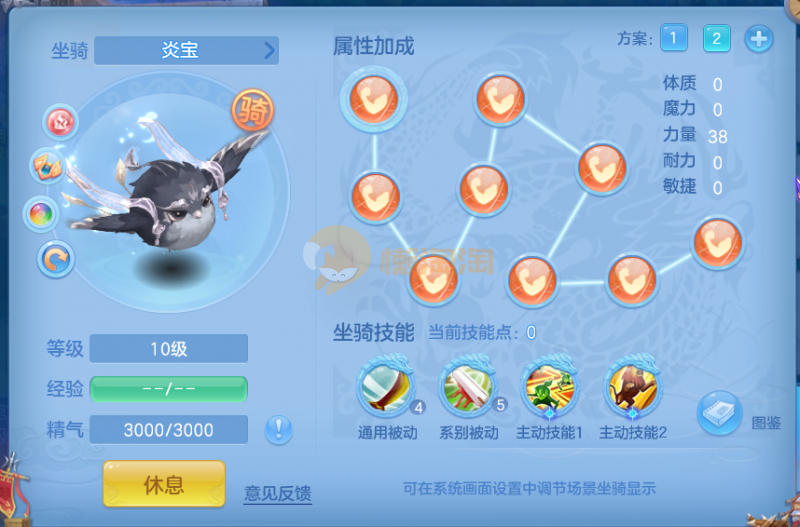Switch to attribute scheme 1

coord(673,39)
